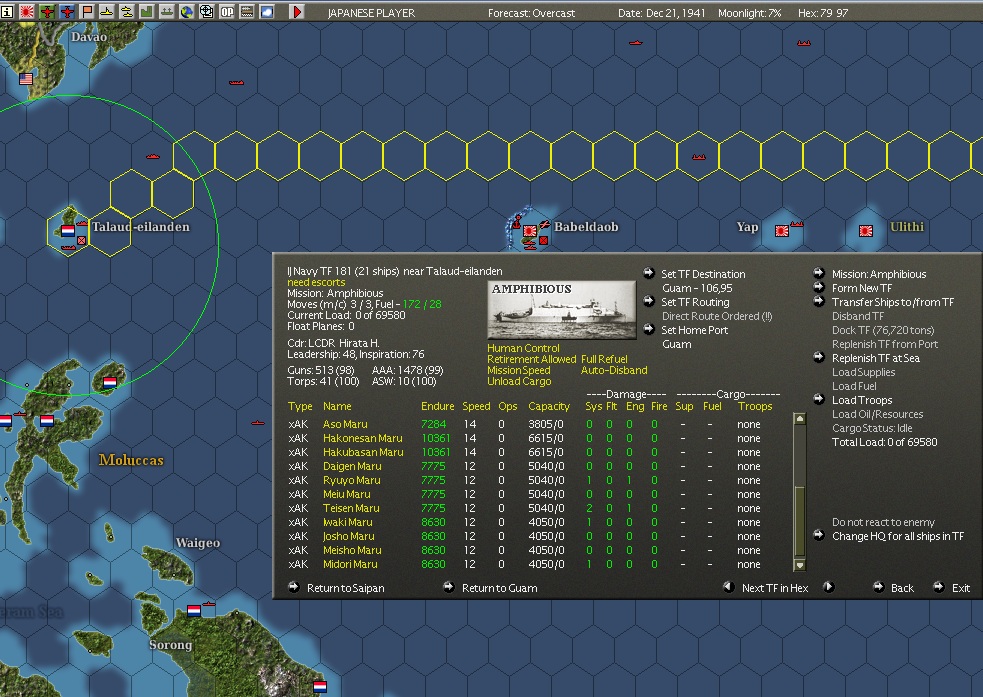The image size is (983, 697).
Task: Choose the Load Troops option
Action: 861,400
